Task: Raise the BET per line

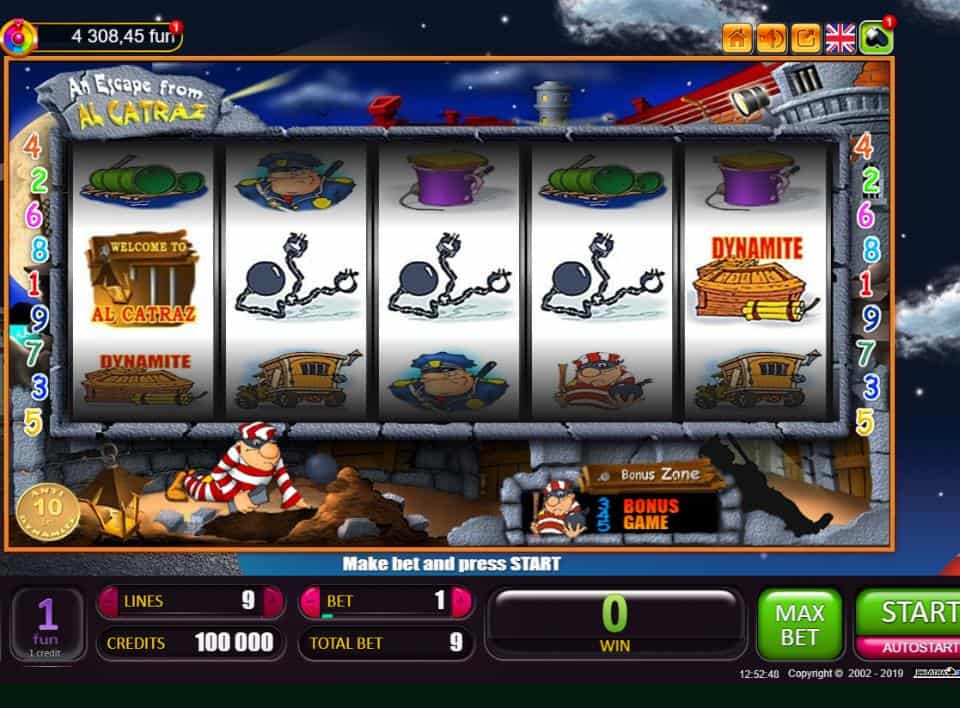Action: click(x=461, y=602)
